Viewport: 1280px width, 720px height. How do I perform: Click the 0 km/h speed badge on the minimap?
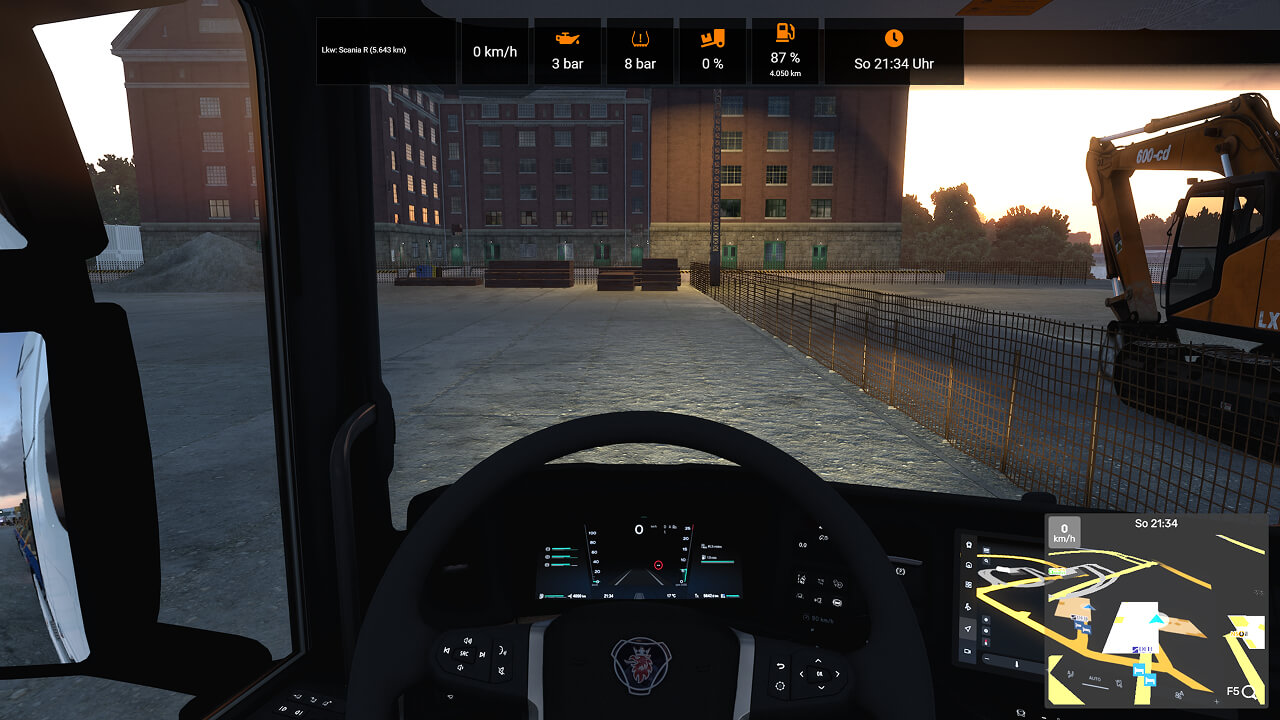click(x=1064, y=531)
